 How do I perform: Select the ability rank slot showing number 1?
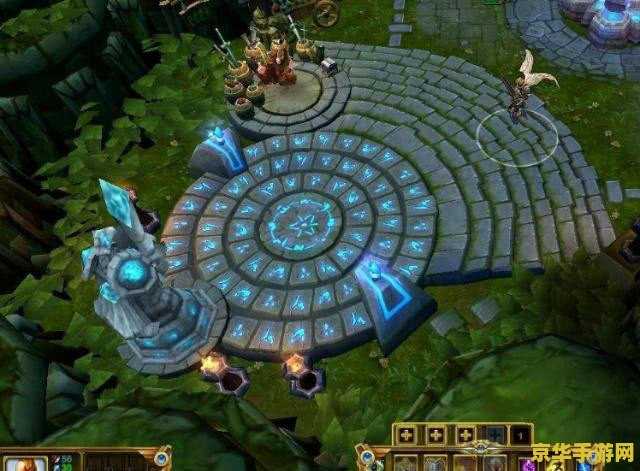(x=521, y=435)
